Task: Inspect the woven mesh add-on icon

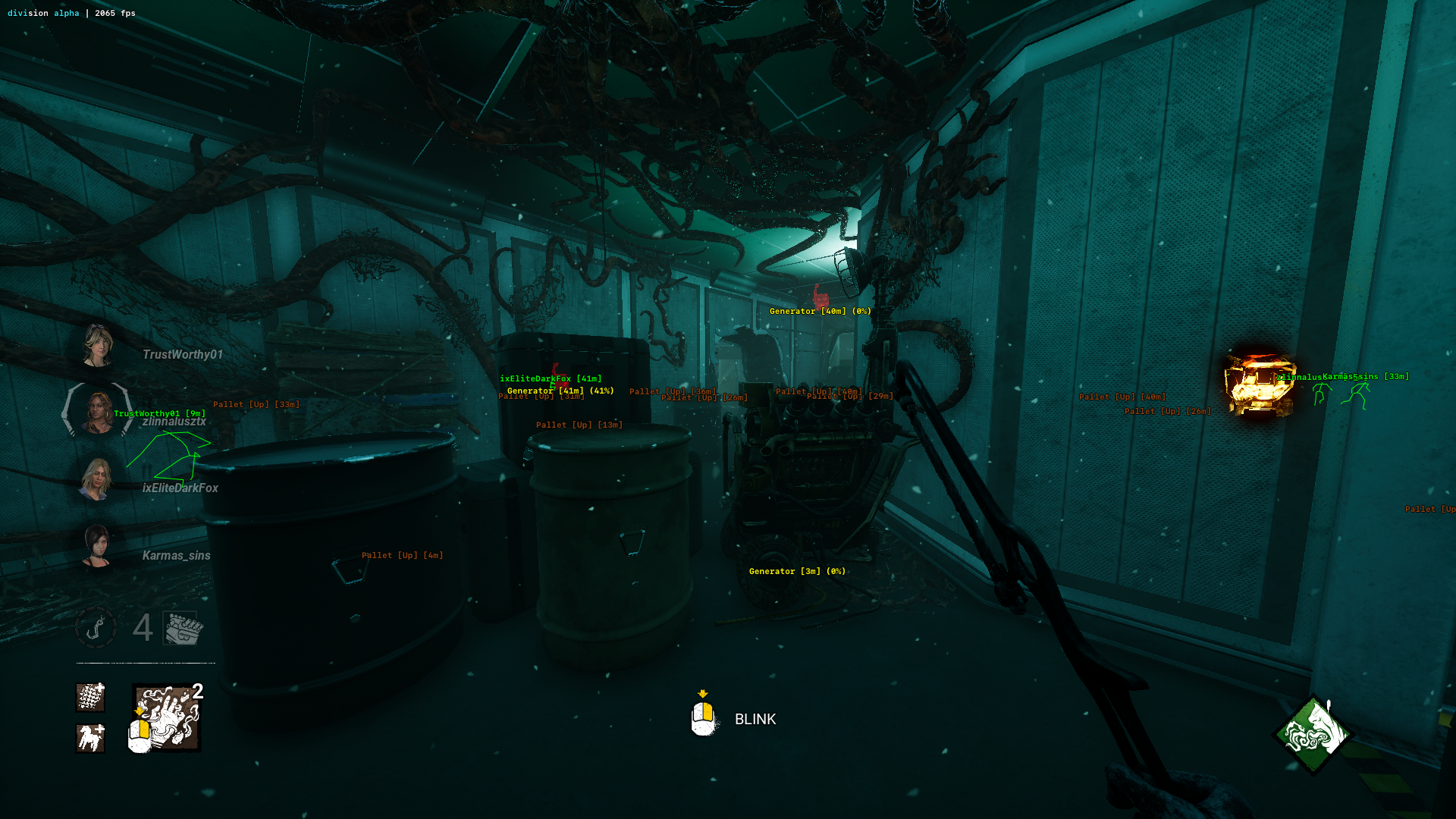Action: pos(90,697)
